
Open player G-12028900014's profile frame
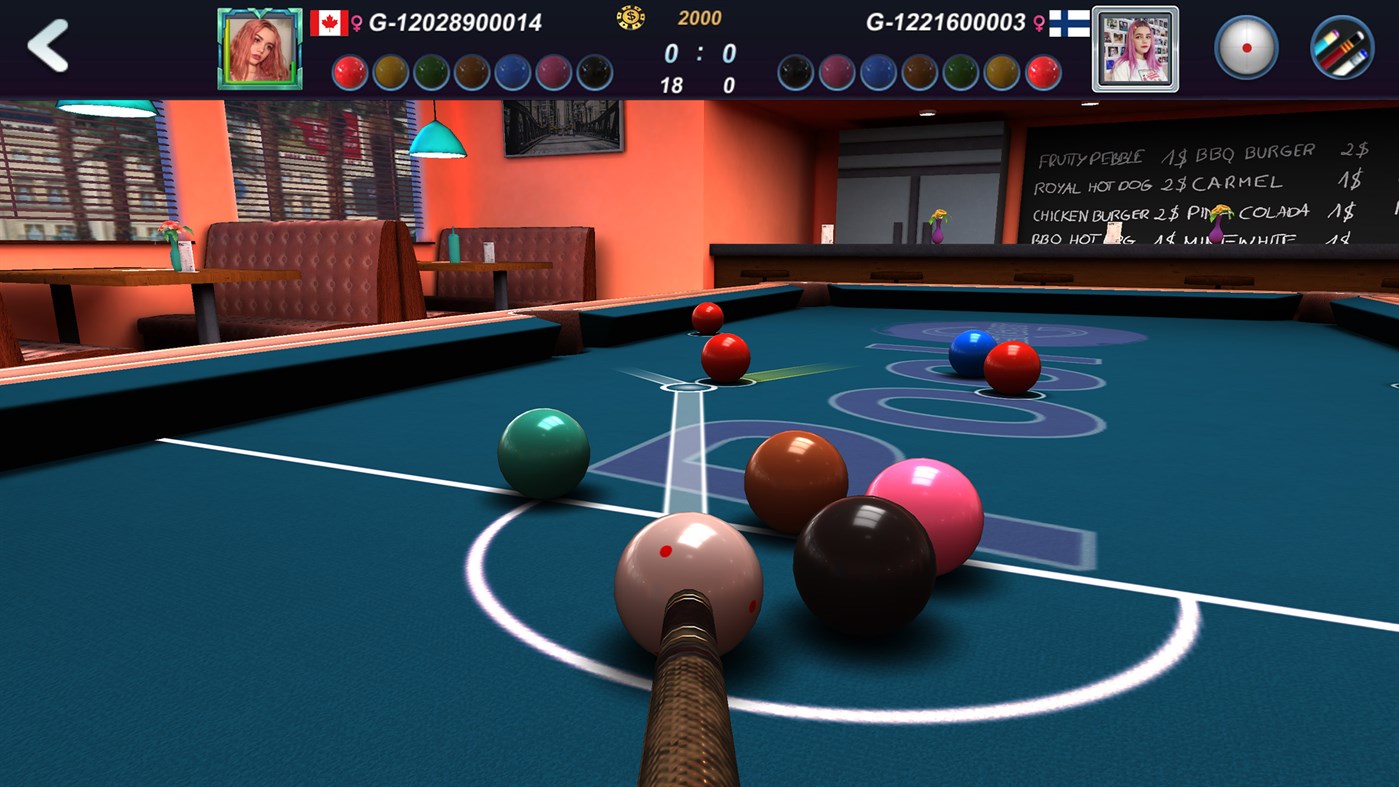tap(258, 48)
